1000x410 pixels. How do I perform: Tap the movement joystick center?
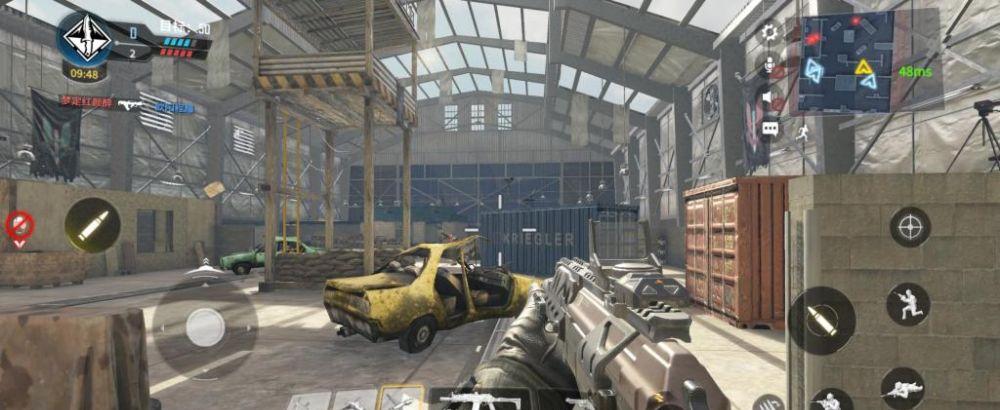(205, 327)
